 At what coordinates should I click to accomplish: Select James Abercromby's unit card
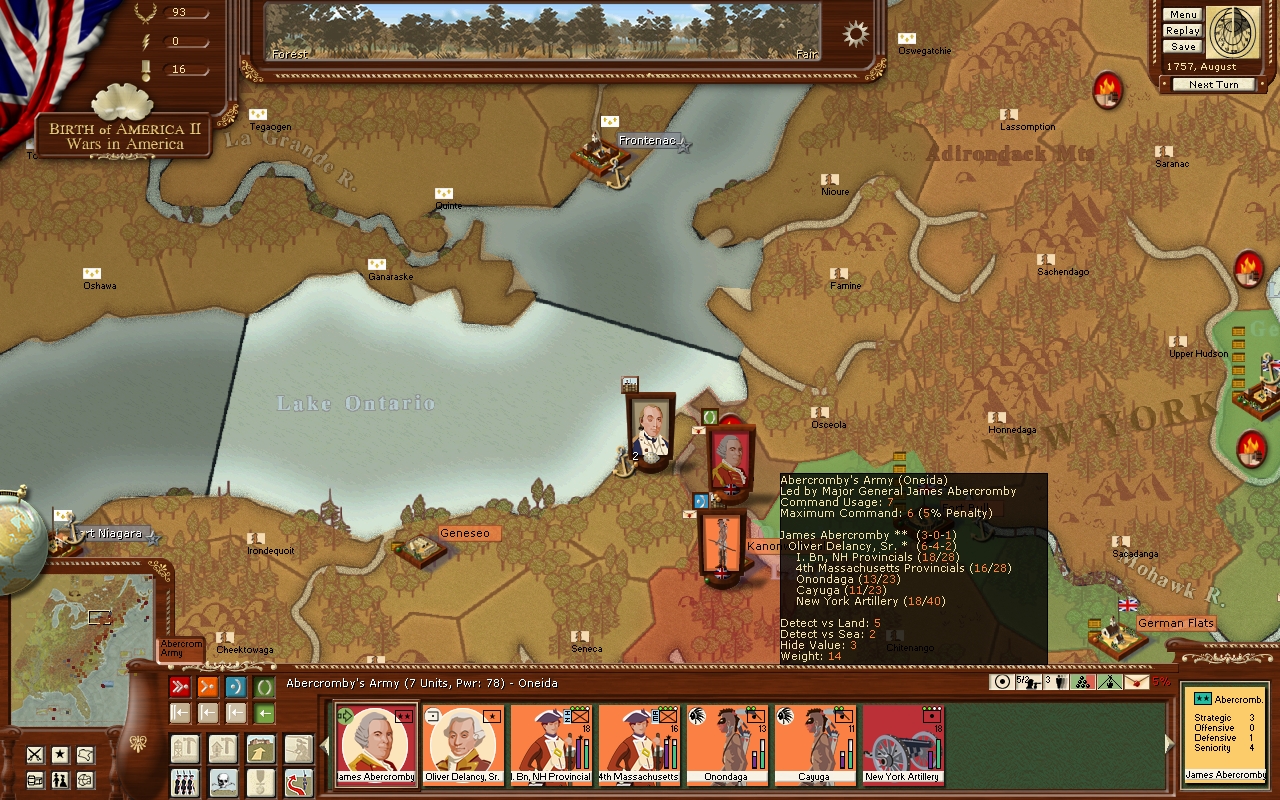click(x=377, y=745)
